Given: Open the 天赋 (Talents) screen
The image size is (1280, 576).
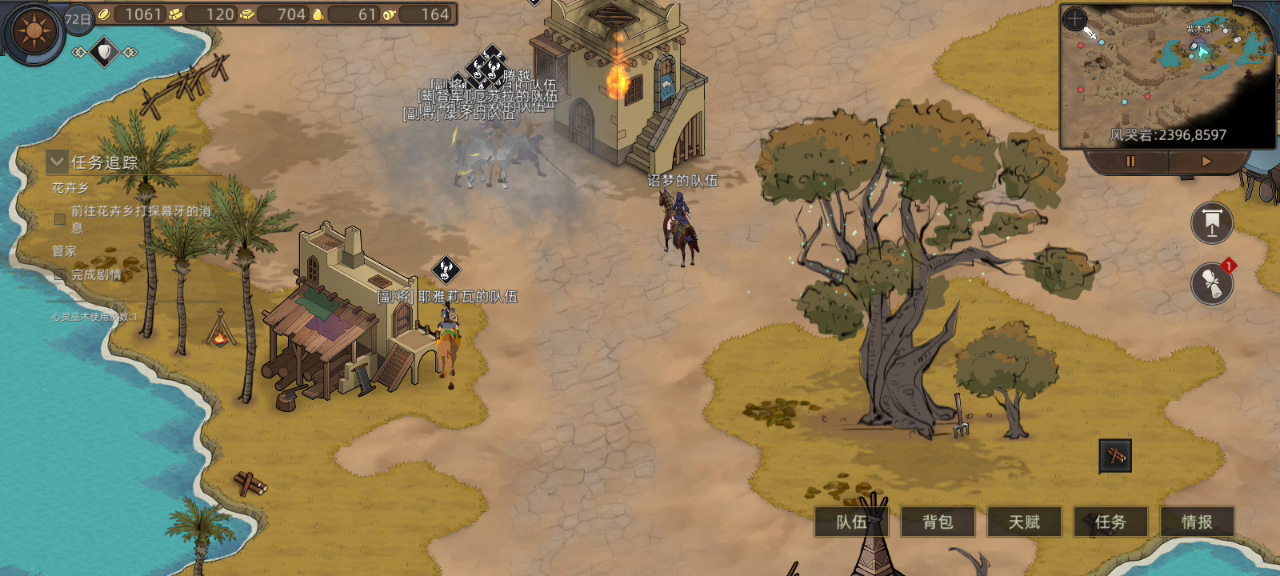Looking at the screenshot, I should tap(1024, 521).
